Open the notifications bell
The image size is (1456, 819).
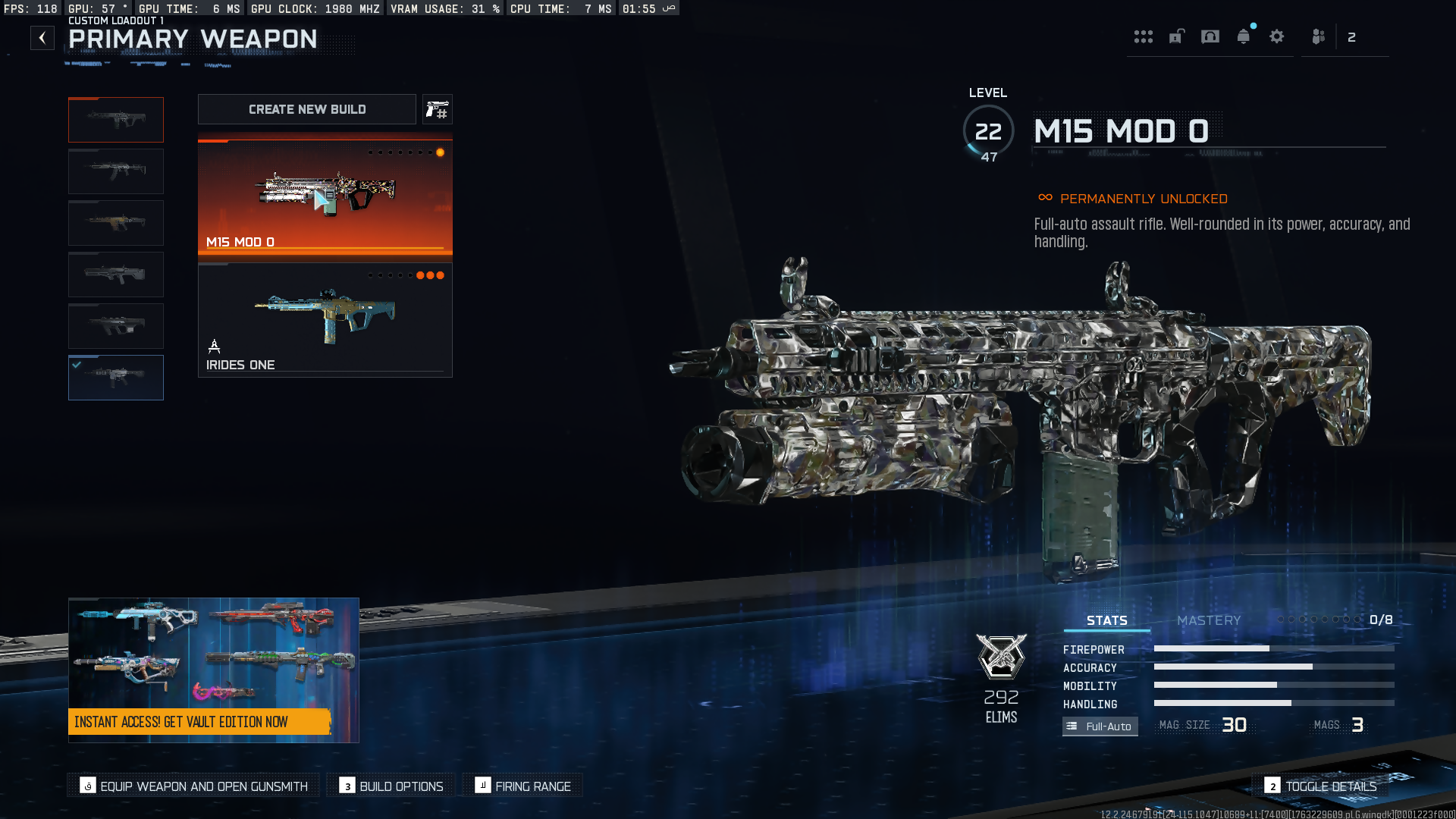pos(1244,36)
